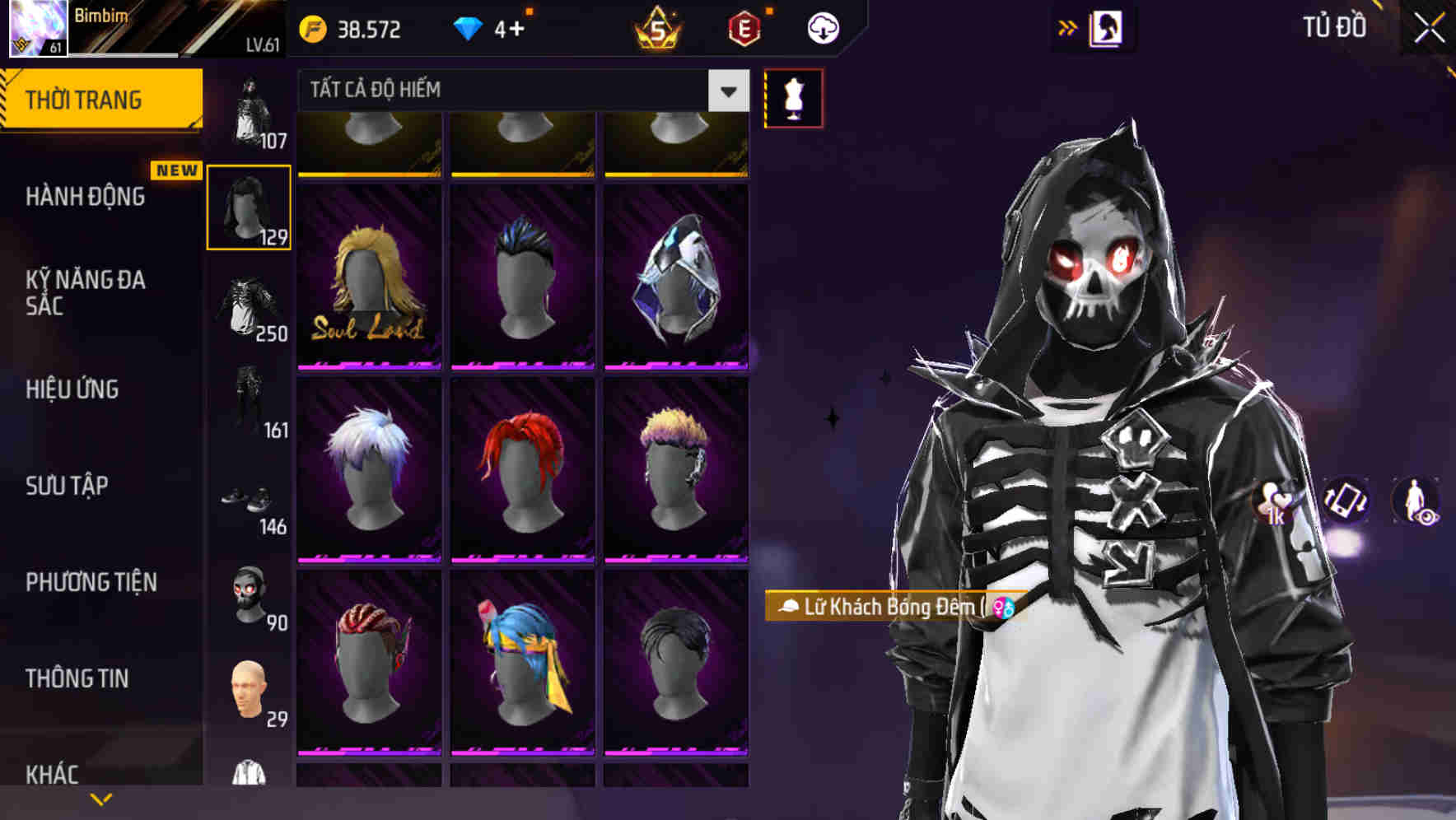1456x820 pixels.
Task: Expand the sidebar with the chevron below KHÁC
Action: (x=101, y=798)
